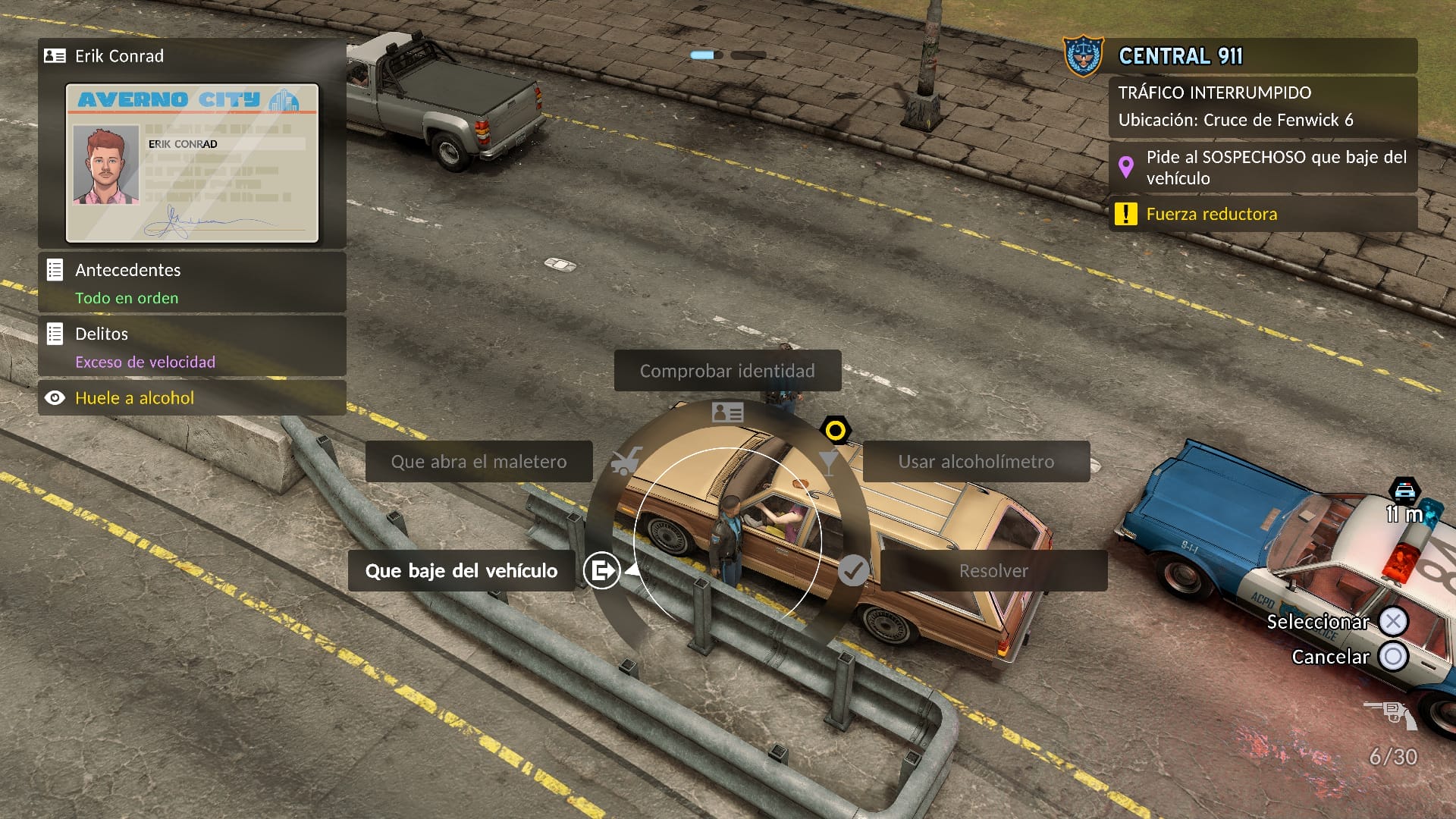
Task: Click the open-trunk car icon
Action: pyautogui.click(x=626, y=460)
